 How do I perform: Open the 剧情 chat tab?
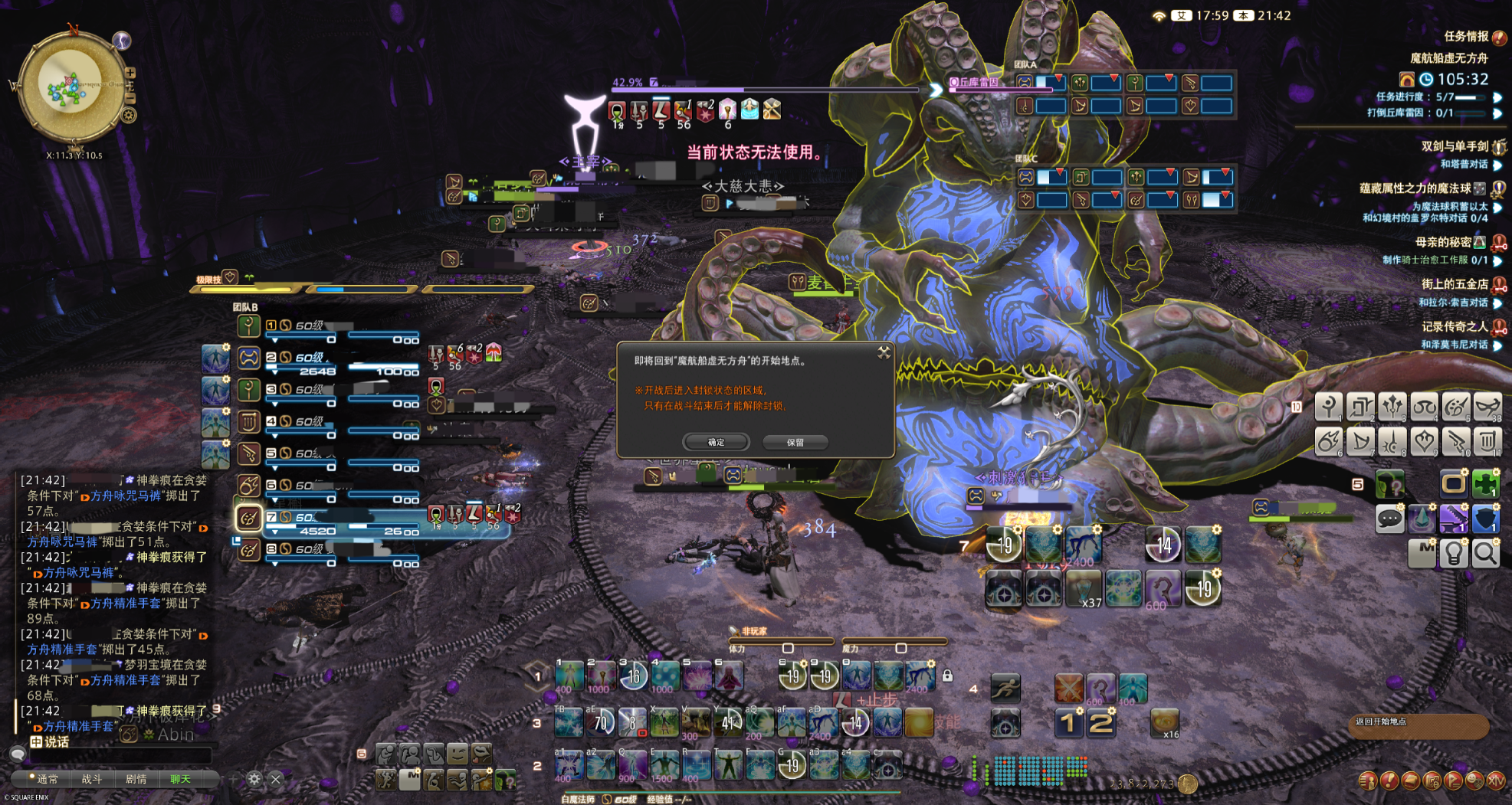pos(136,779)
